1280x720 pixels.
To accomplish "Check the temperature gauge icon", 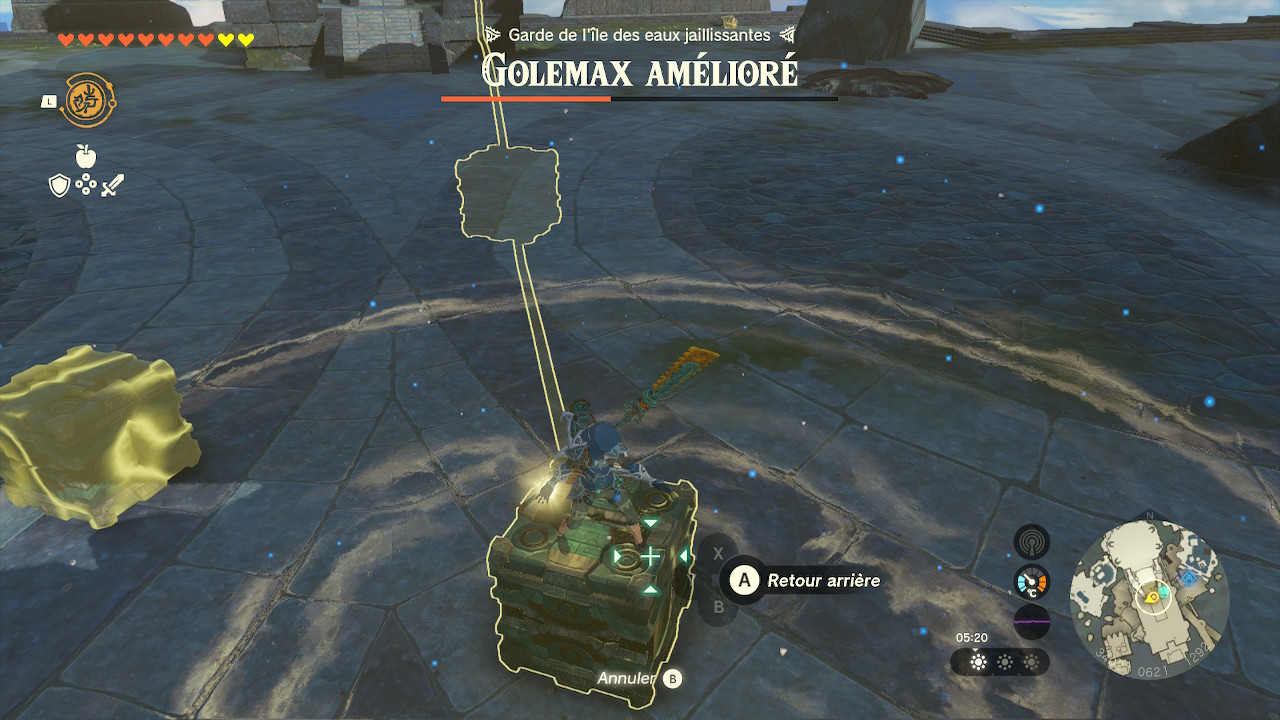I will pos(1031,581).
